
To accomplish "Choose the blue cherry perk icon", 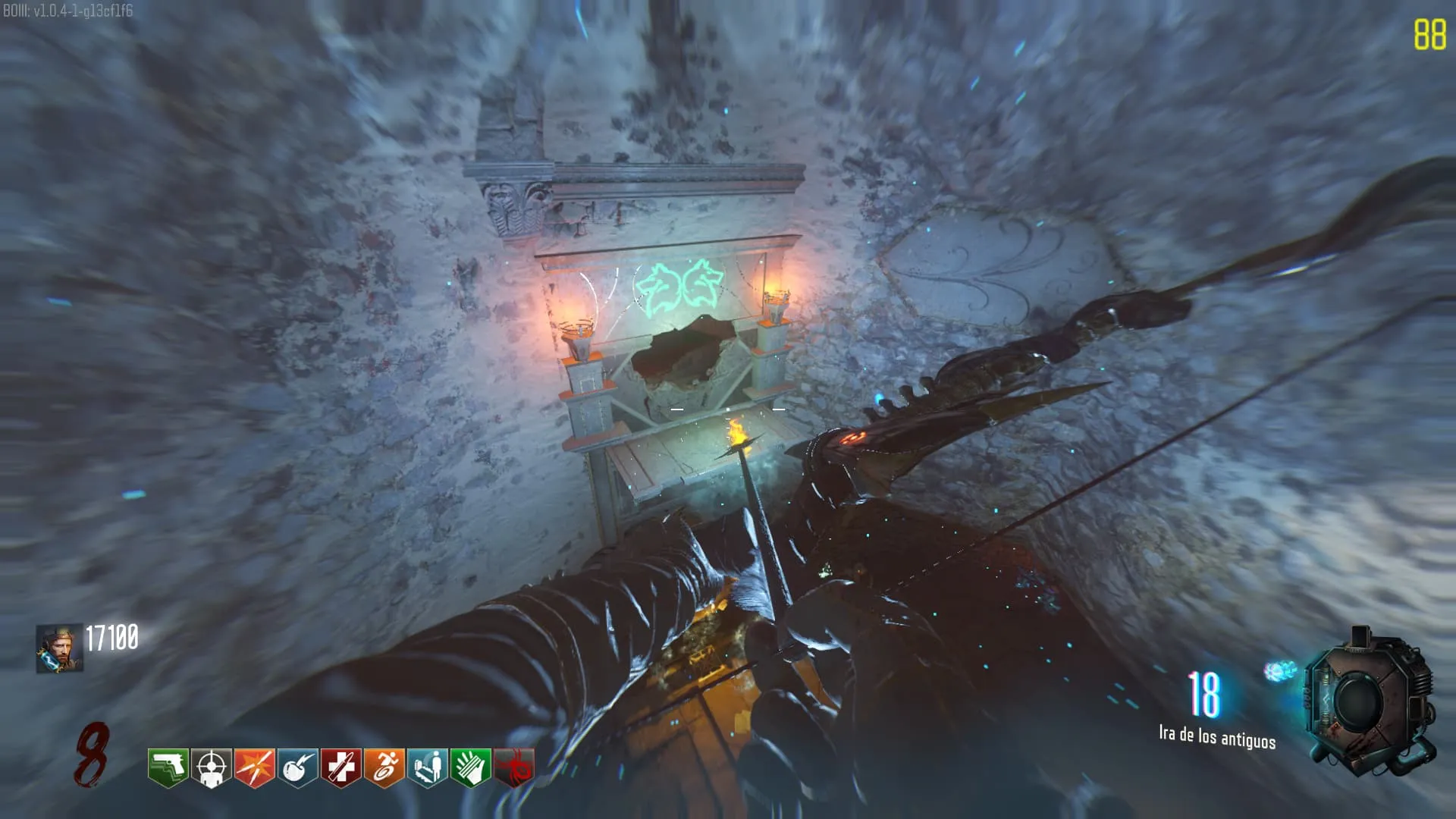I will point(297,767).
